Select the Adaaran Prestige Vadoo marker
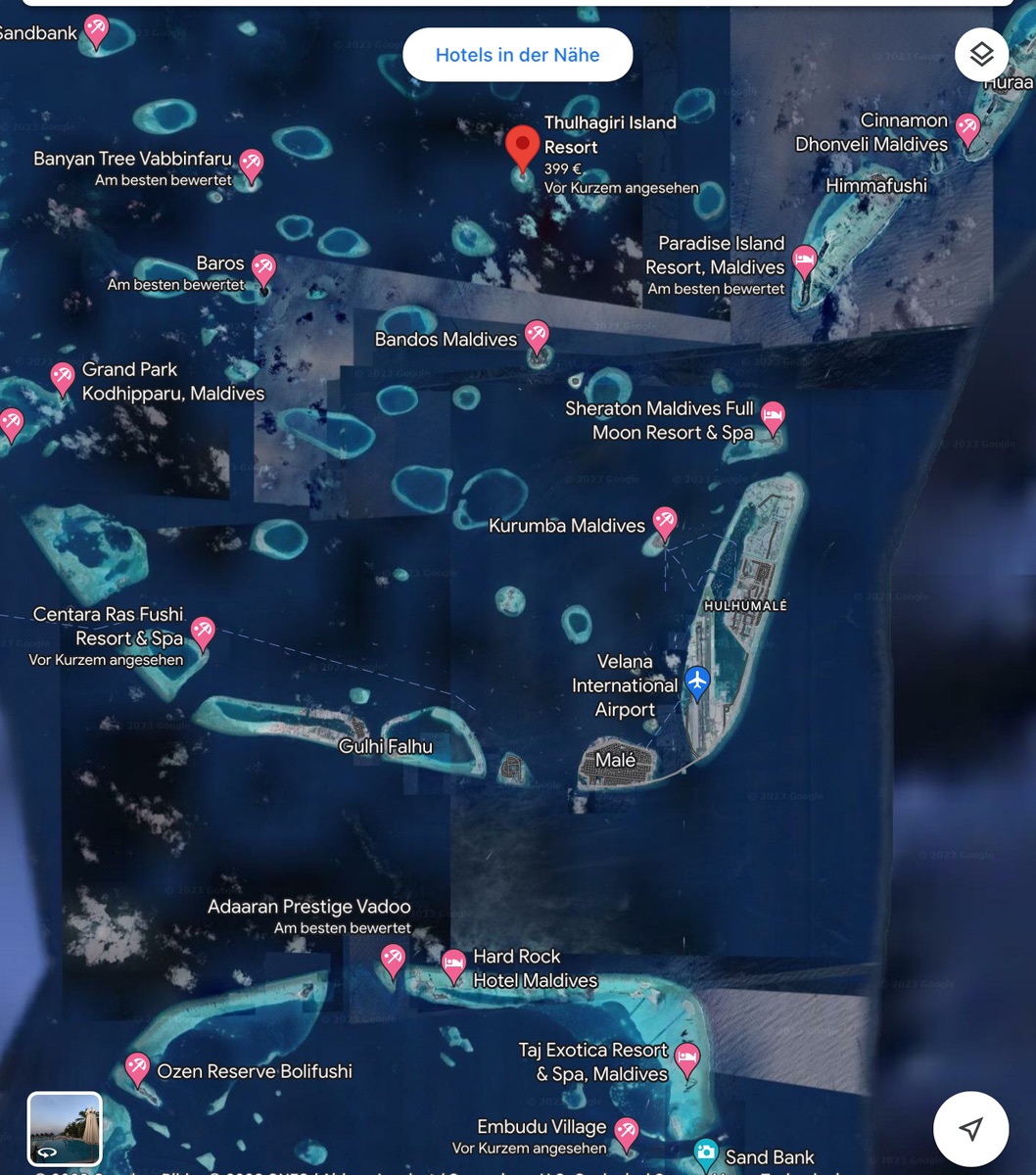1036x1175 pixels. 393,959
